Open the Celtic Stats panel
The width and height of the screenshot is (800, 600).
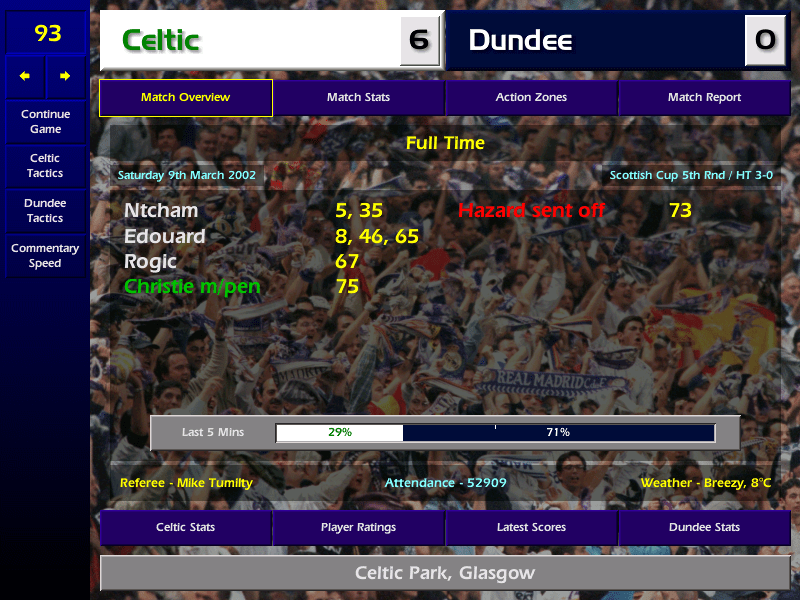pos(186,527)
